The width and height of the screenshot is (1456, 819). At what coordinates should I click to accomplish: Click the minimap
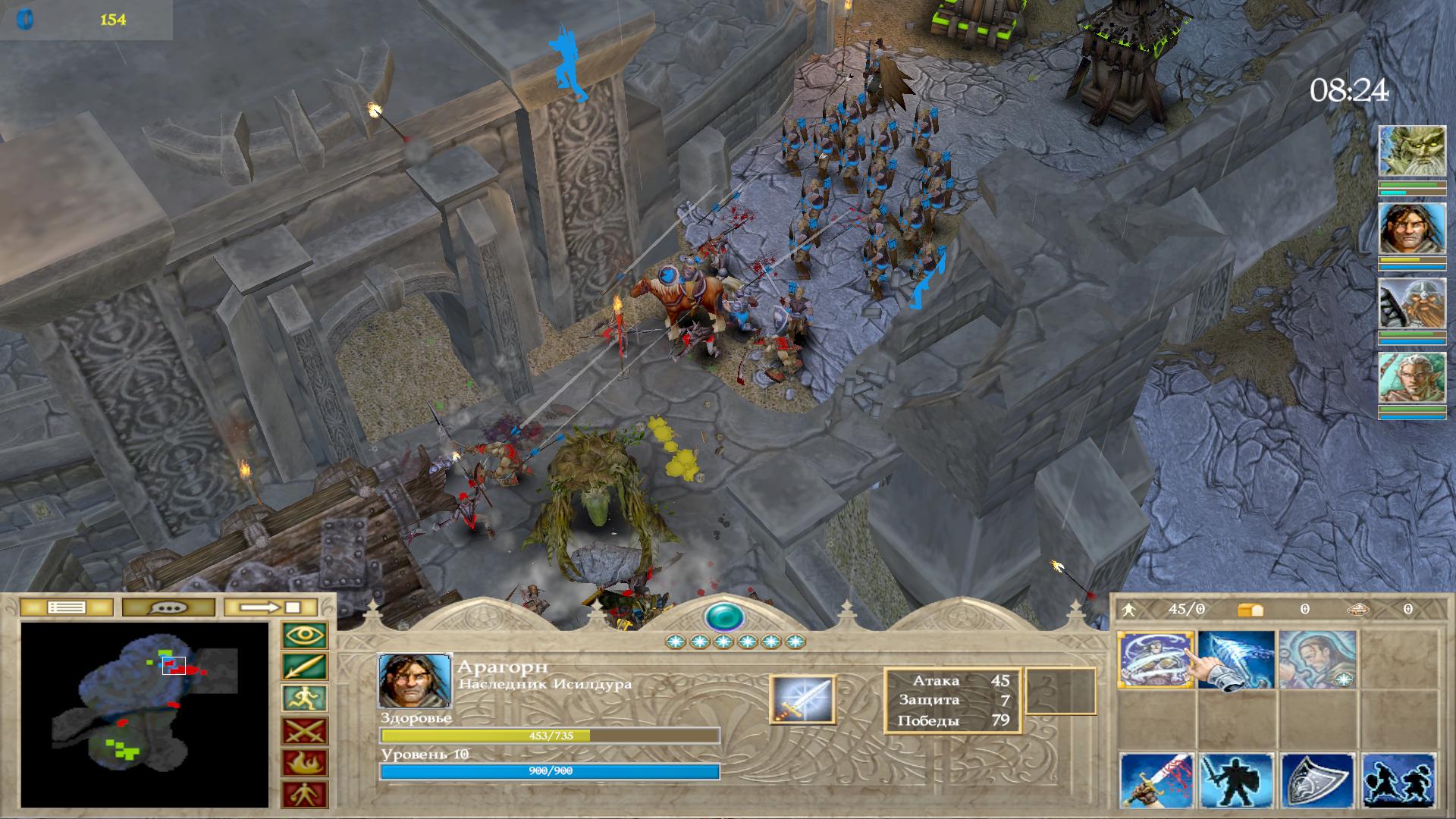144,714
